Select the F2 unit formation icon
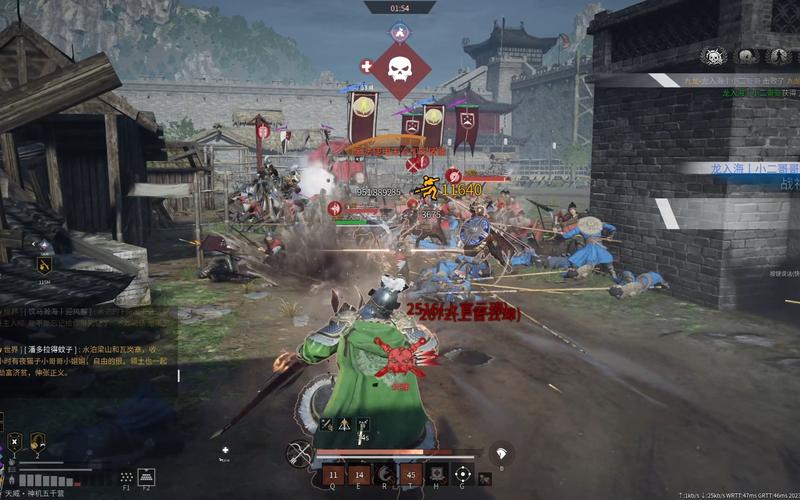 pos(146,477)
